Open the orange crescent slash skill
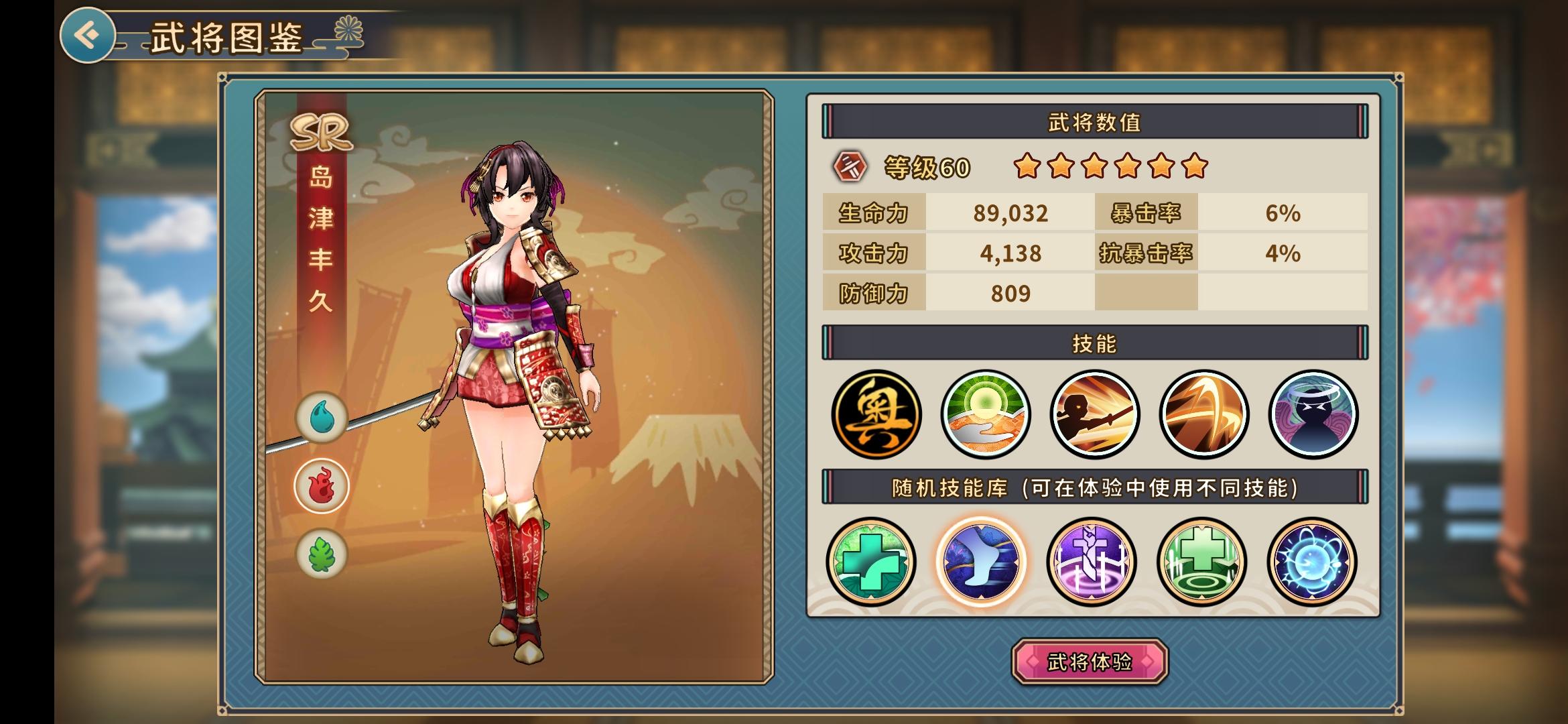This screenshot has width=1568, height=724. (1203, 414)
